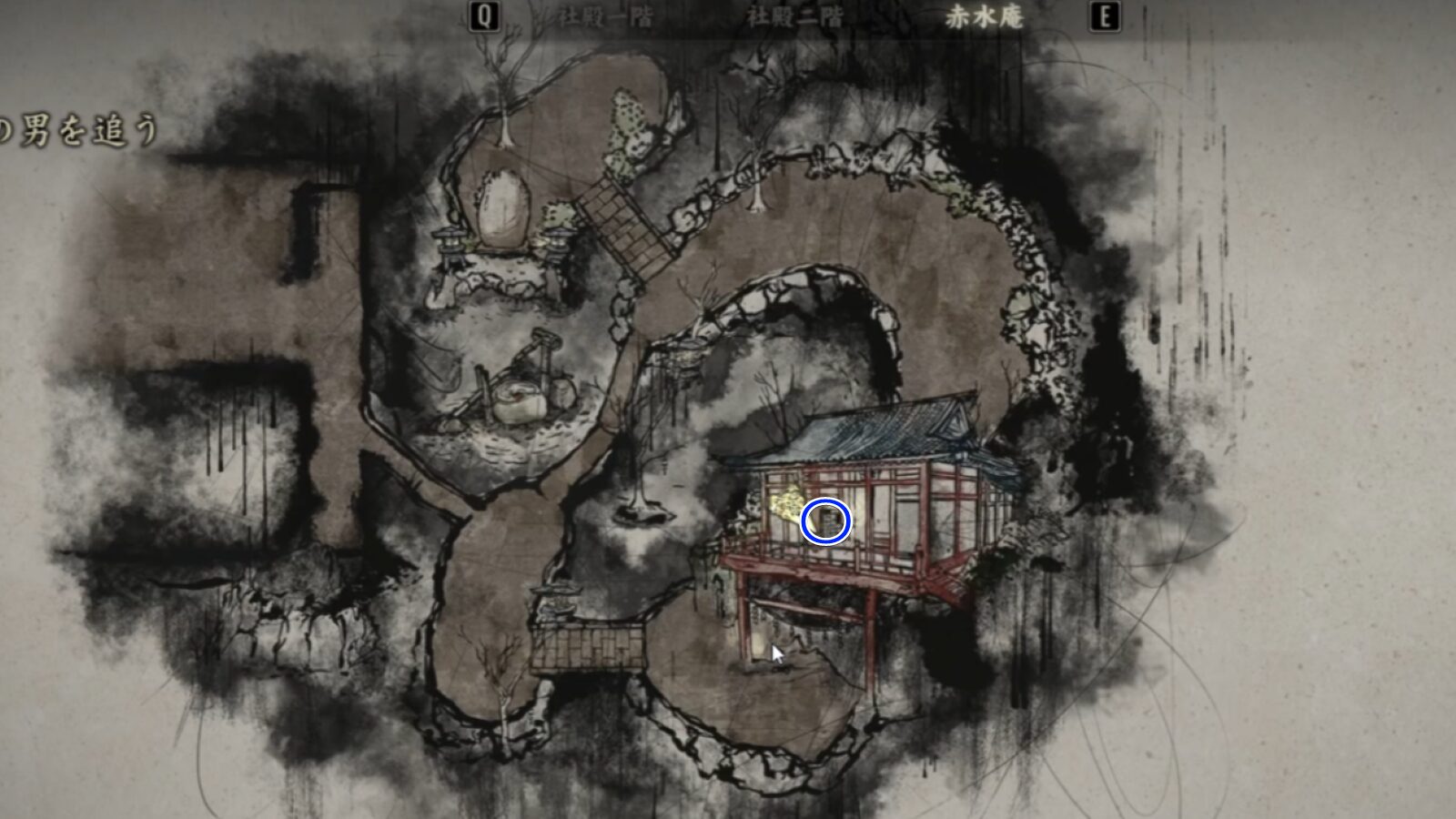Select the blue circle location marker
Screen dimensions: 1456x819
coord(824,519)
